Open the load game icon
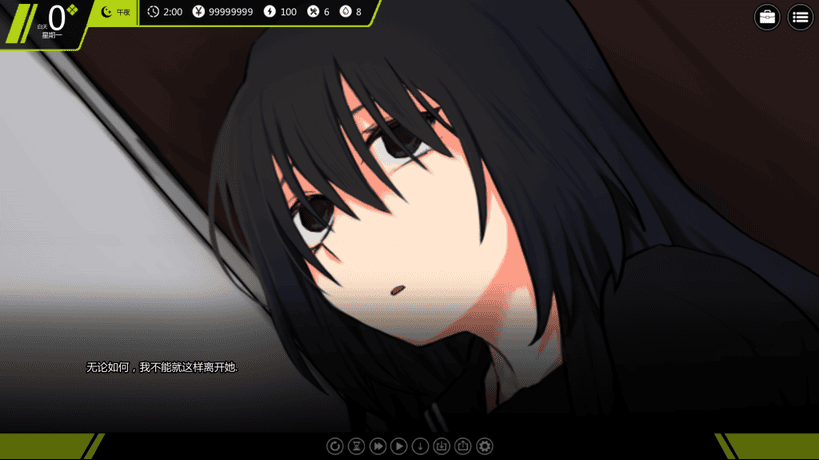Screen dimensions: 819x460 [463, 446]
